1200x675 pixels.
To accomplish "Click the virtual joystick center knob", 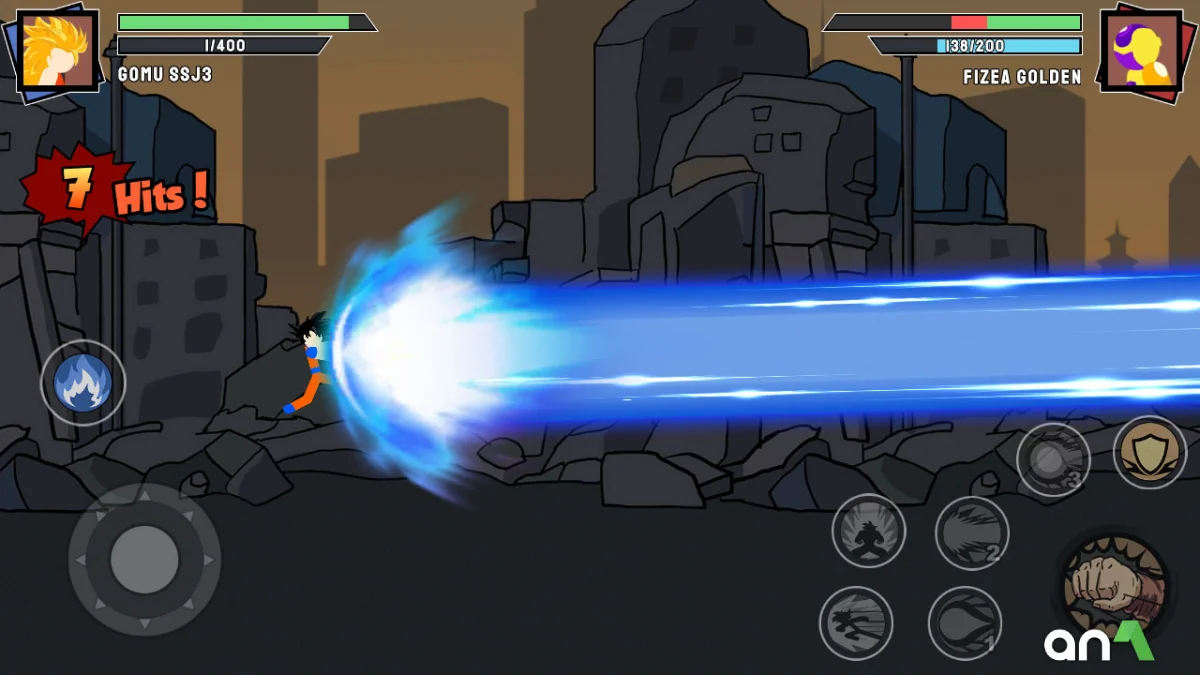I will point(144,558).
